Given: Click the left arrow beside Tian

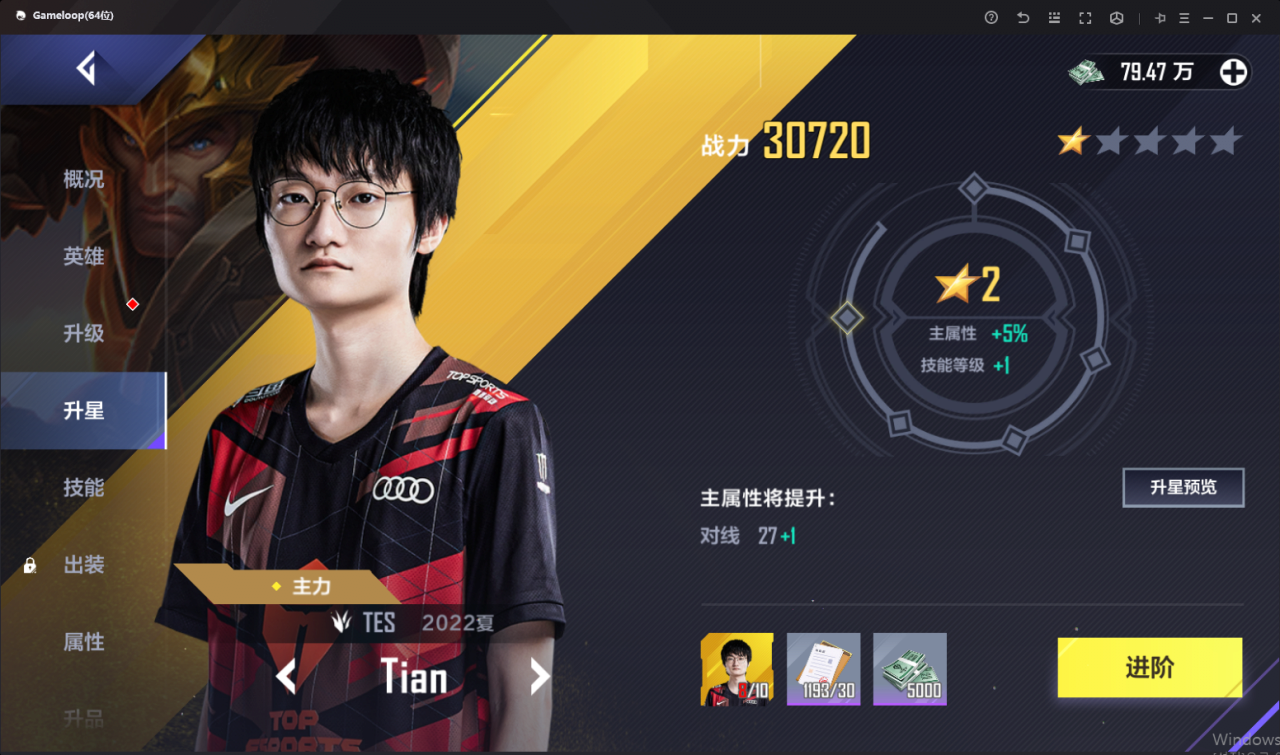Looking at the screenshot, I should tap(287, 677).
